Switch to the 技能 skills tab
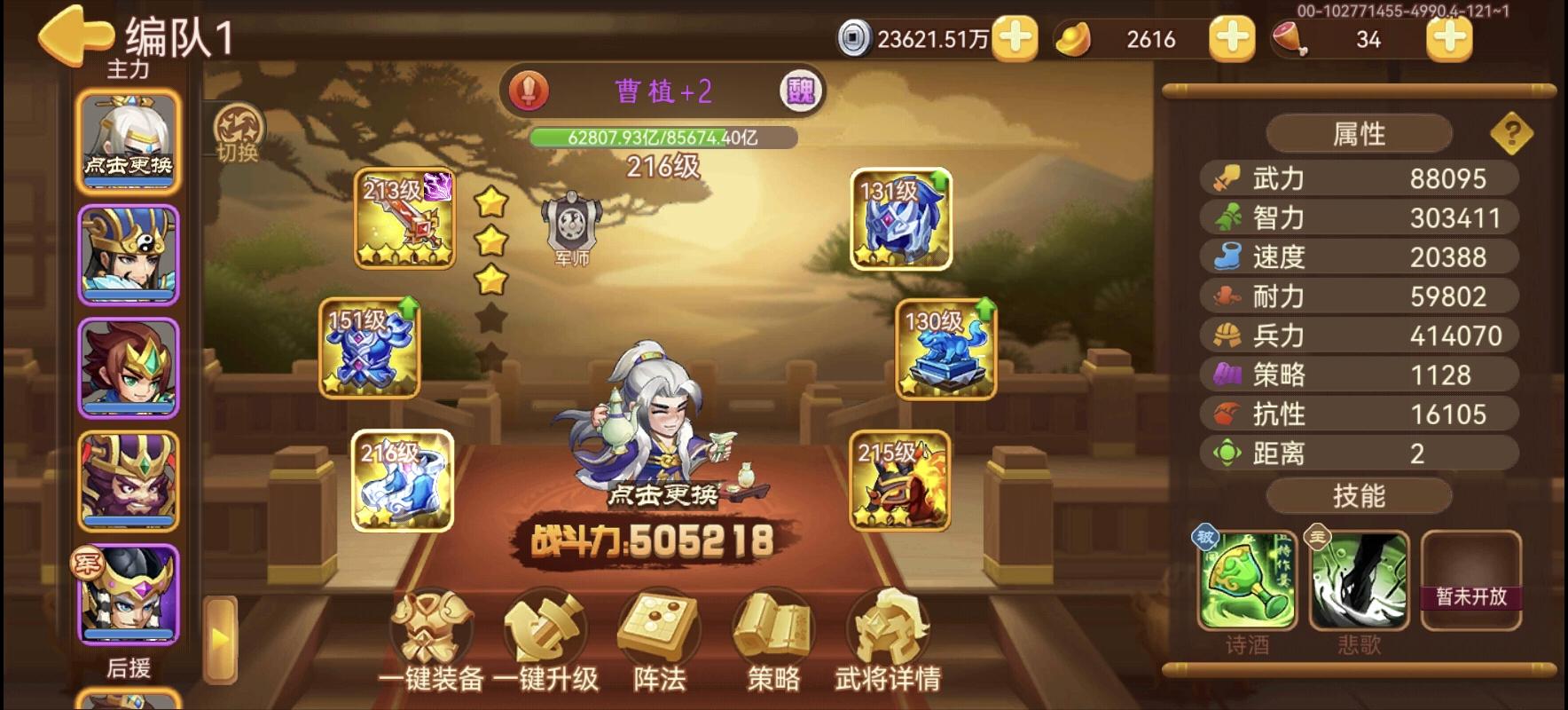The height and width of the screenshot is (710, 1568). point(1359,496)
